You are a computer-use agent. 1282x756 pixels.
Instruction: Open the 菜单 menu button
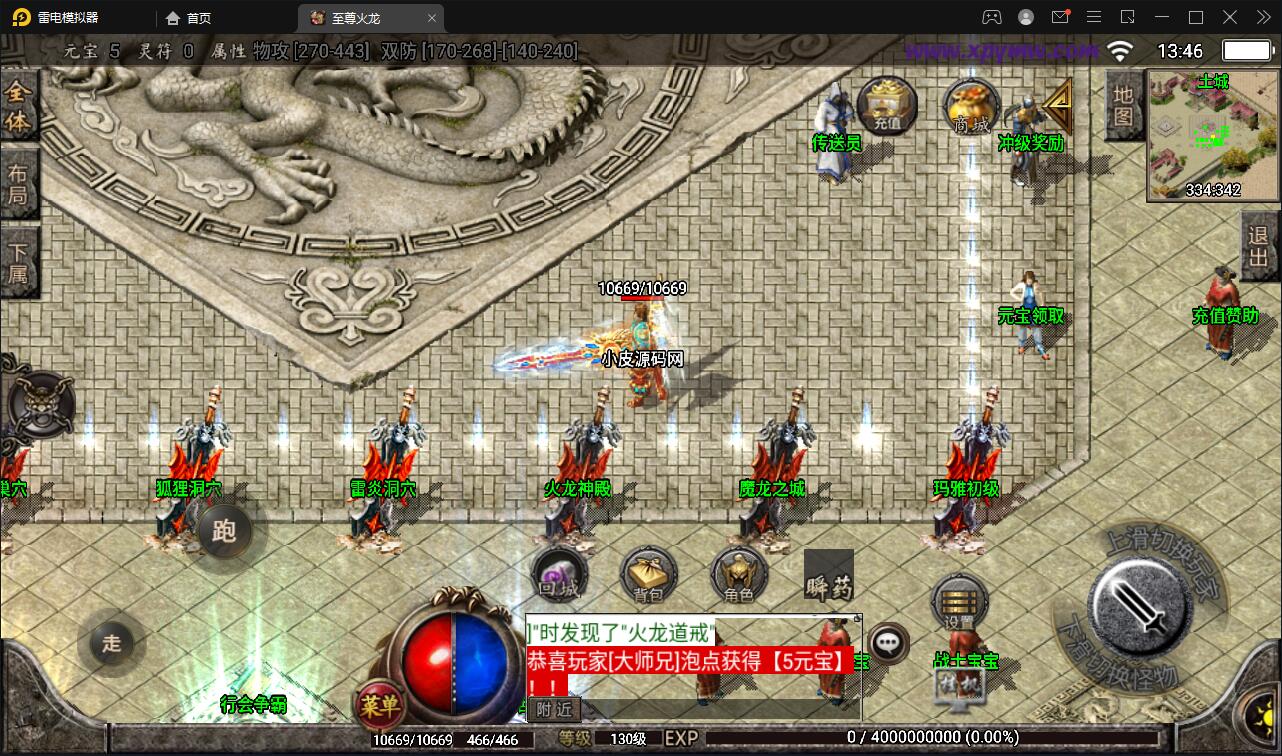point(380,707)
